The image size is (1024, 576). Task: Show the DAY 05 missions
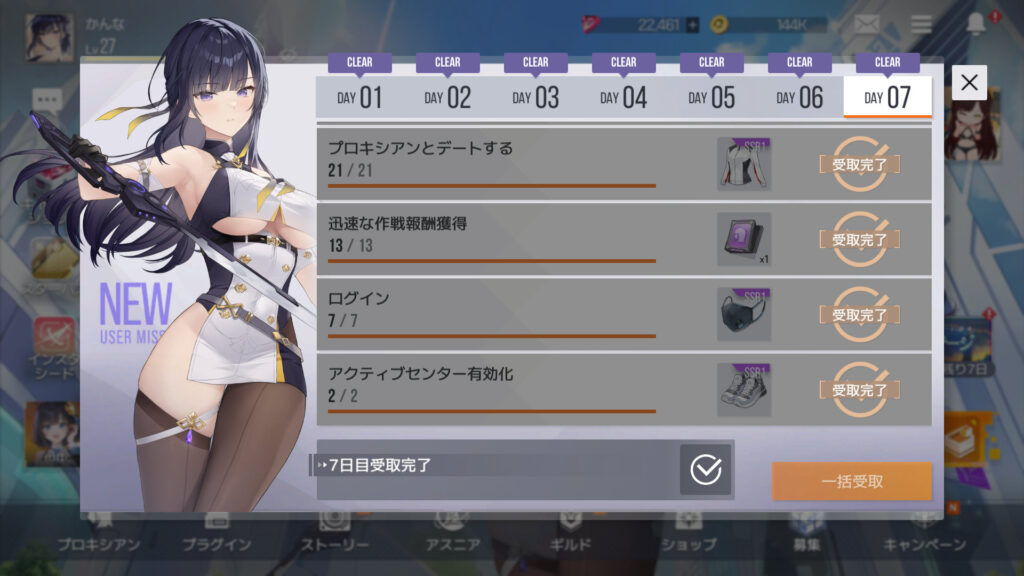711,97
